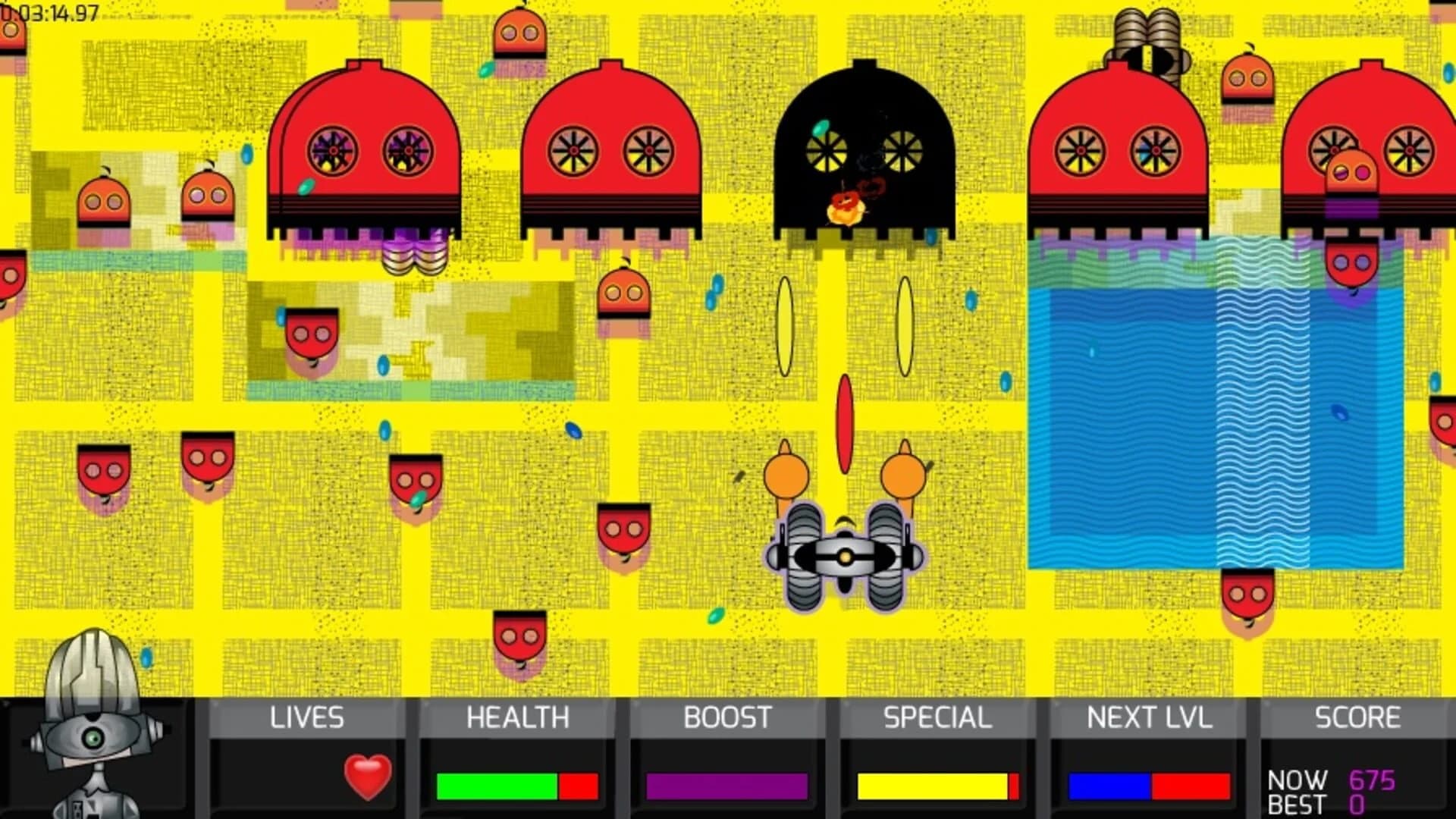This screenshot has width=1456, height=819.
Task: Click the NEXT LVL label
Action: [1149, 715]
